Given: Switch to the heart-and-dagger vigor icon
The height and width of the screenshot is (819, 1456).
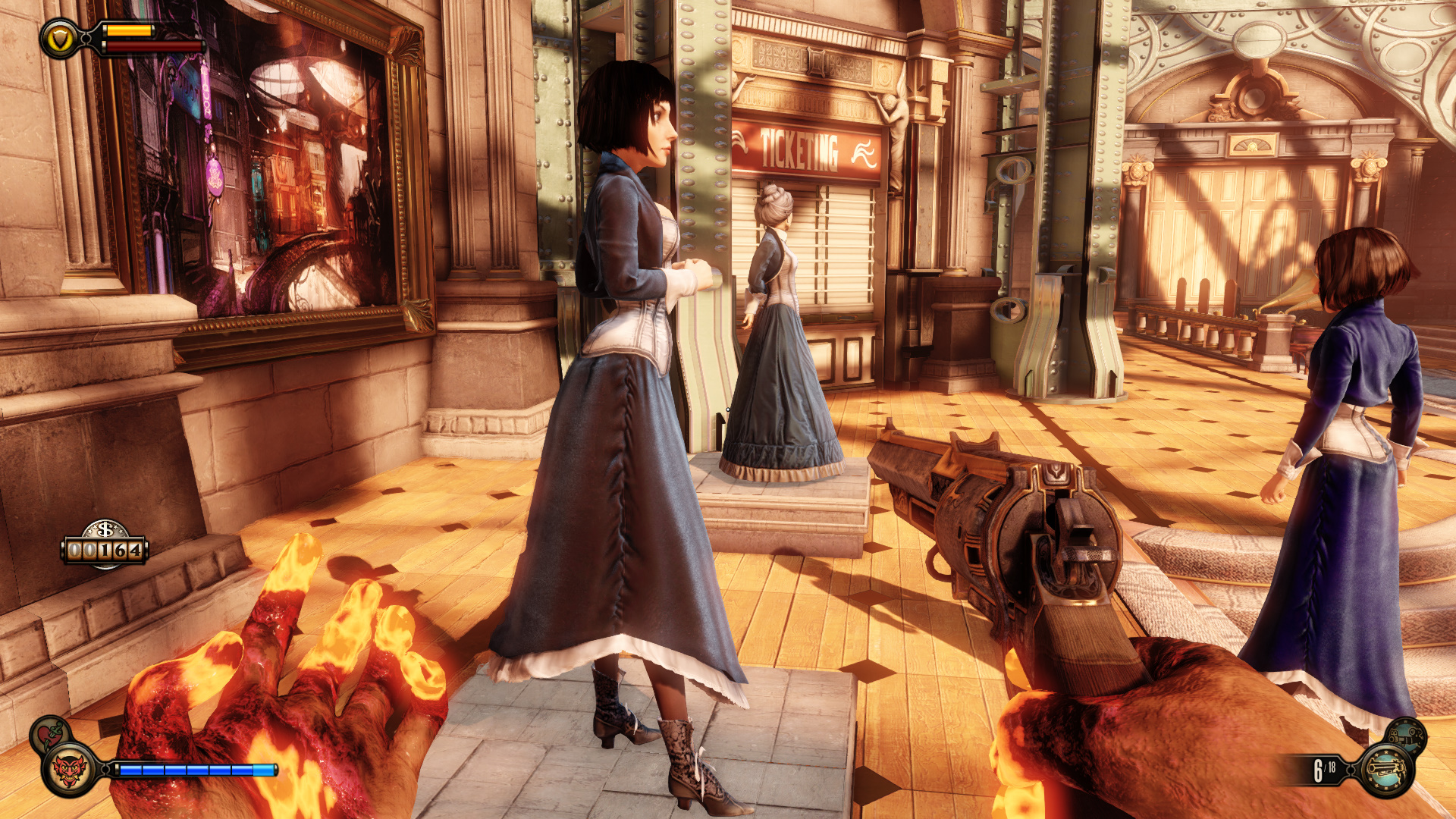Looking at the screenshot, I should 50,733.
